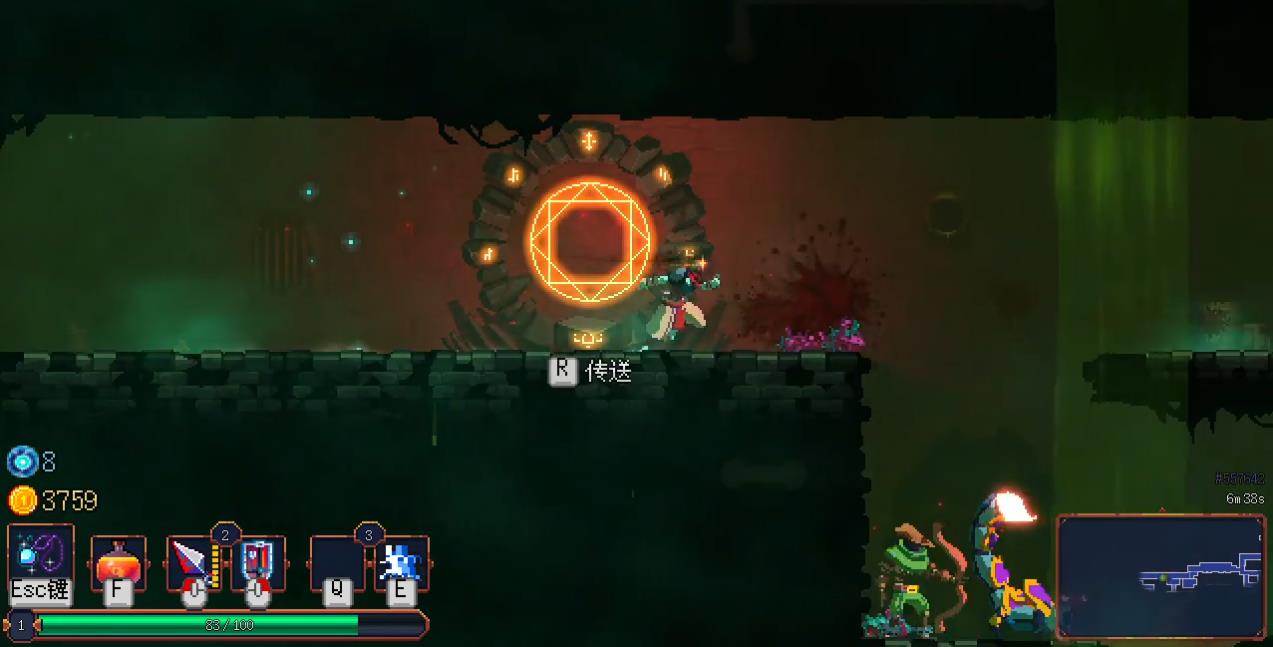This screenshot has height=647, width=1273.
Task: Activate the white creature skill slot
Action: pos(401,561)
